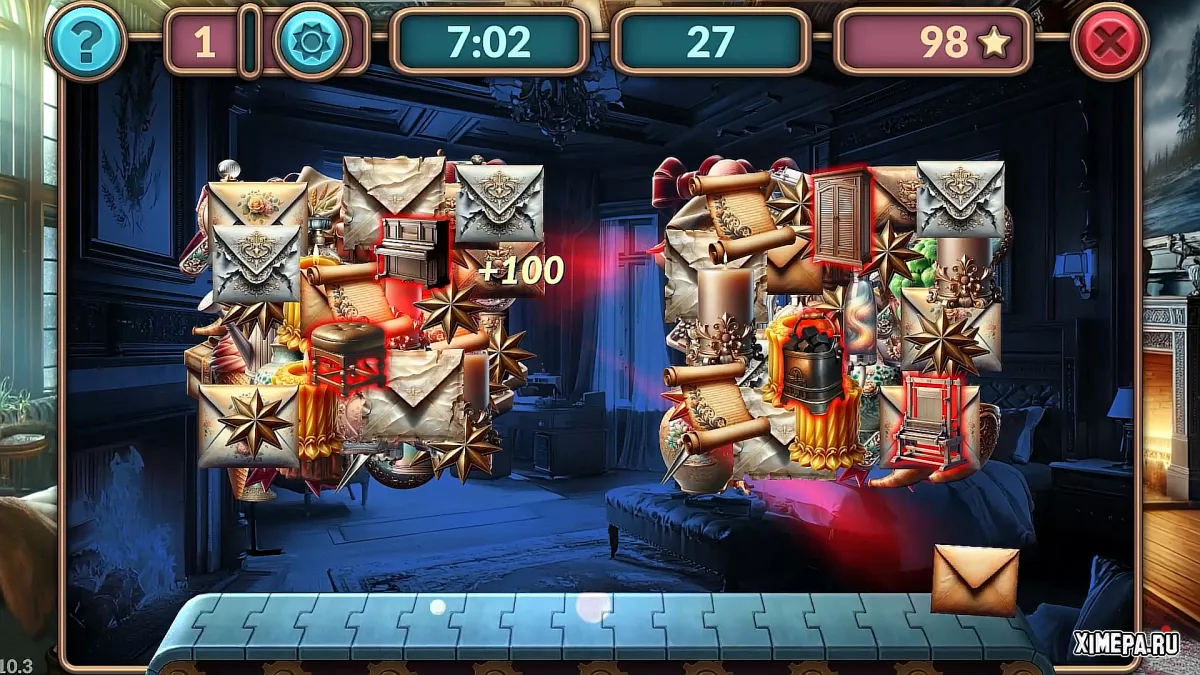Select the upright piano tile
This screenshot has width=1200, height=675.
click(x=412, y=251)
